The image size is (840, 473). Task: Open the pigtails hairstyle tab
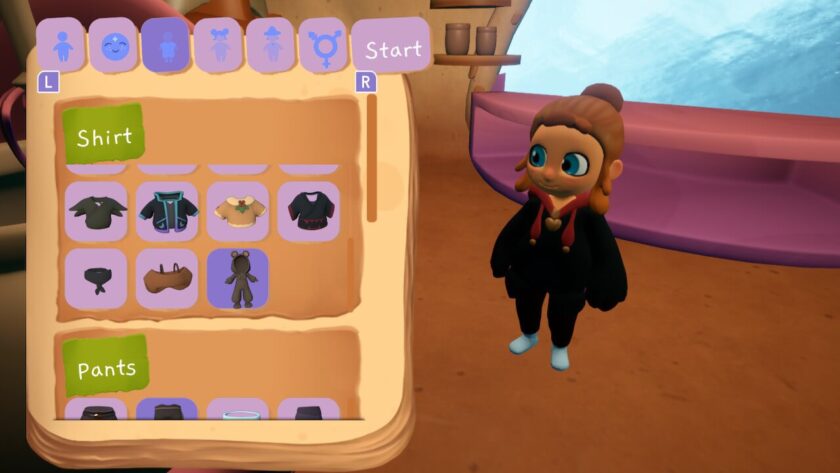click(217, 46)
